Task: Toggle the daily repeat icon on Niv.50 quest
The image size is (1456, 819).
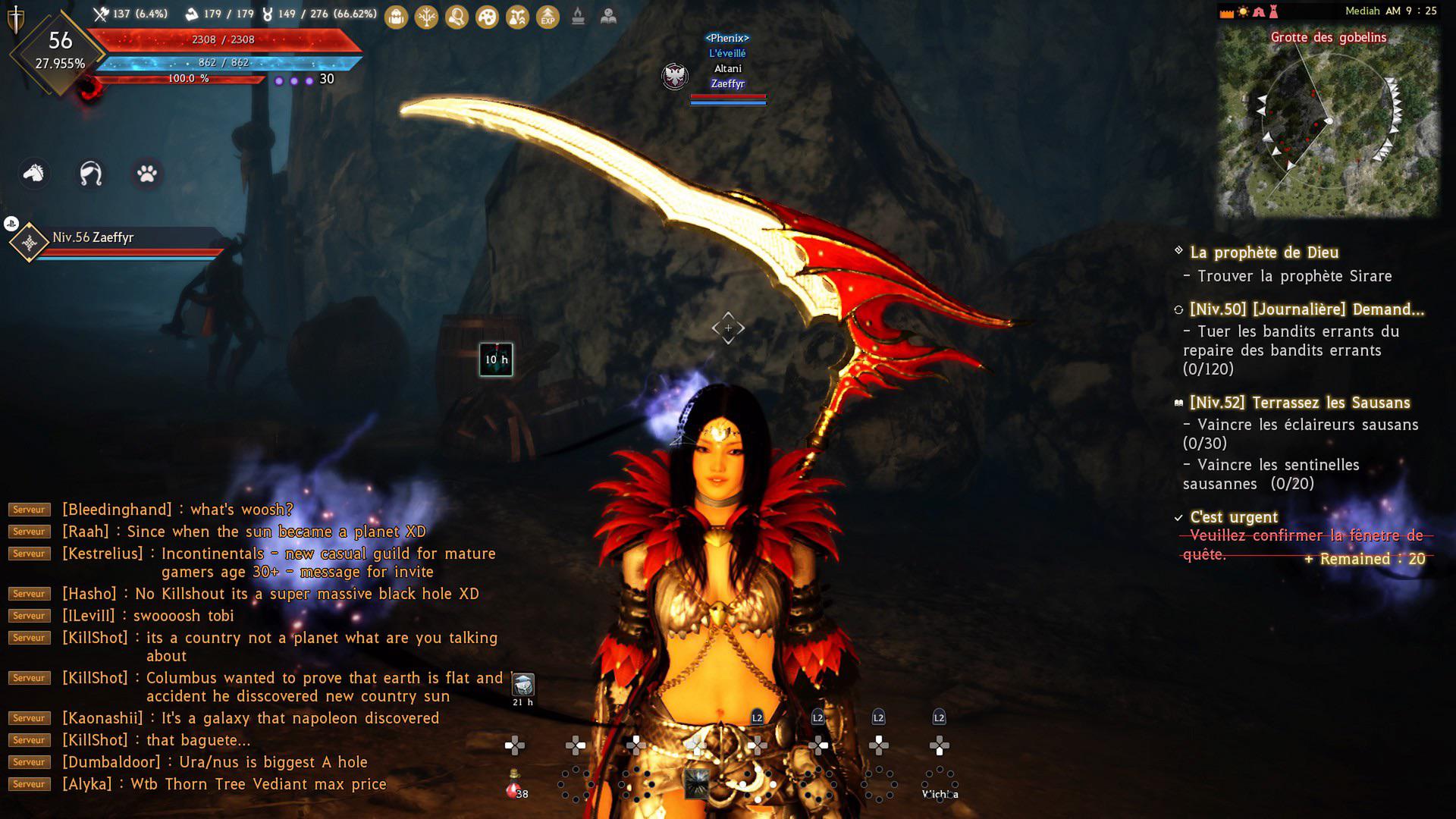Action: point(1177,309)
